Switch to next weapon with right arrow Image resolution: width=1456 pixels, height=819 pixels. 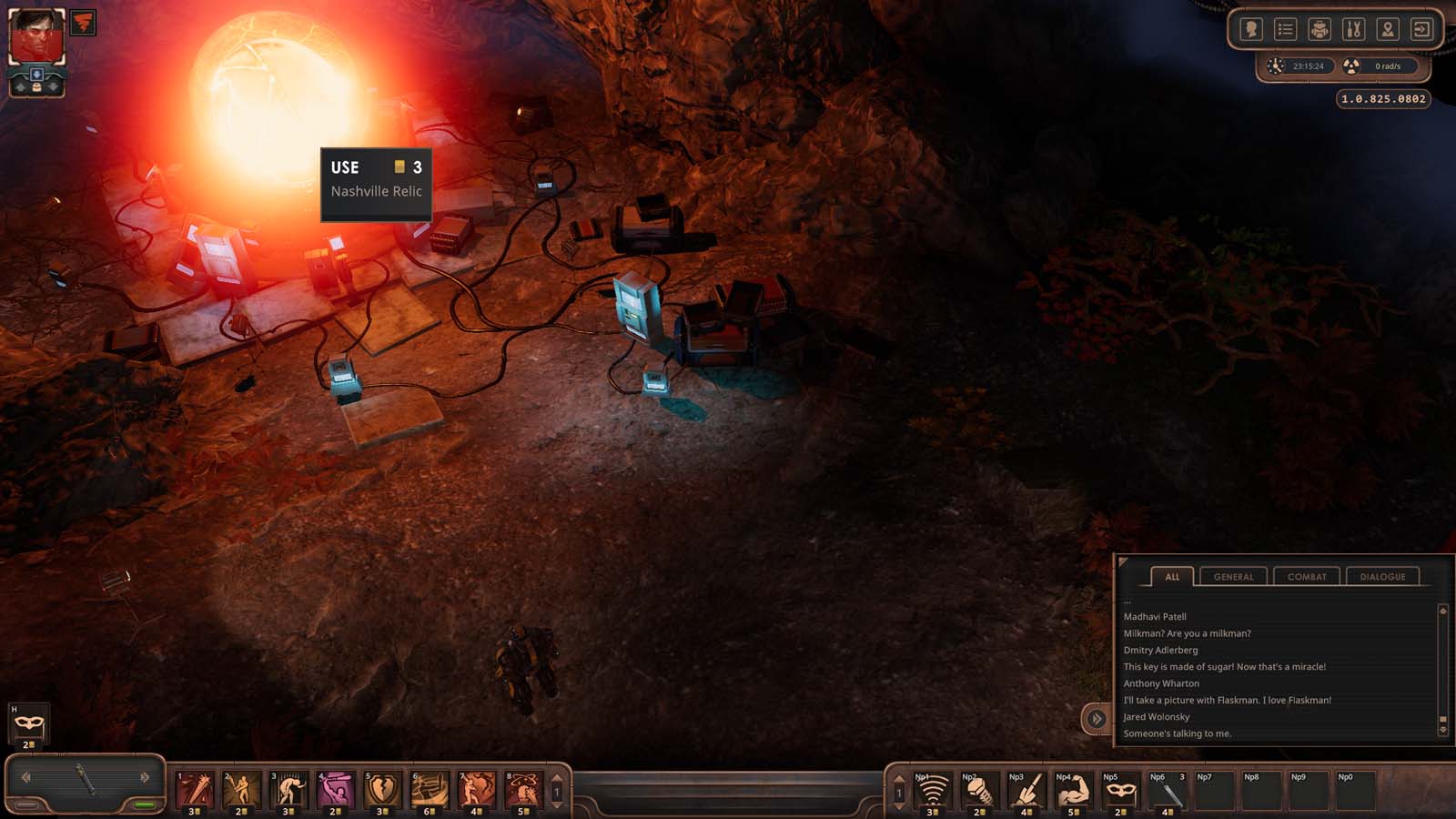(145, 777)
